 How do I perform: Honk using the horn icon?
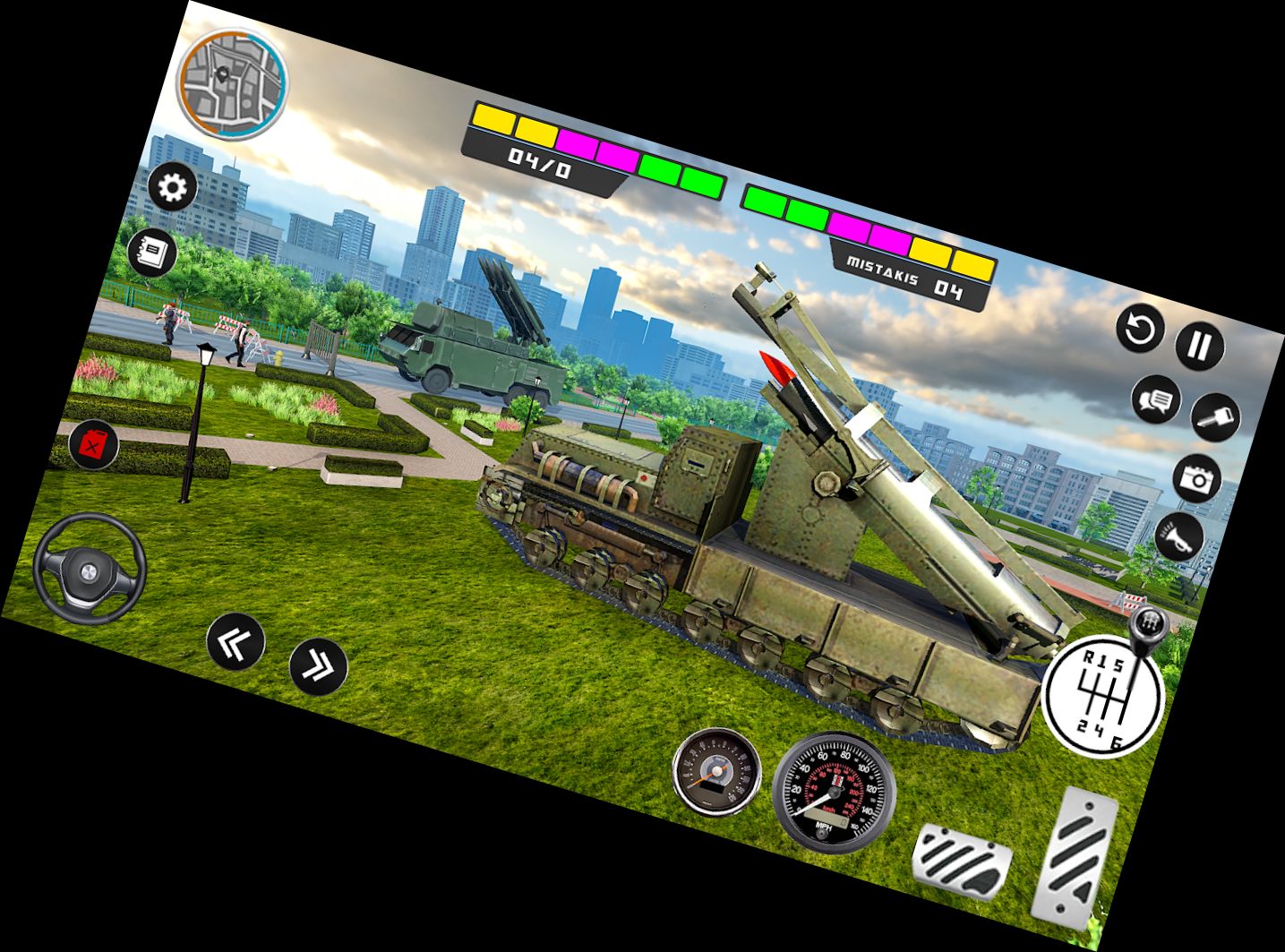click(x=1180, y=534)
